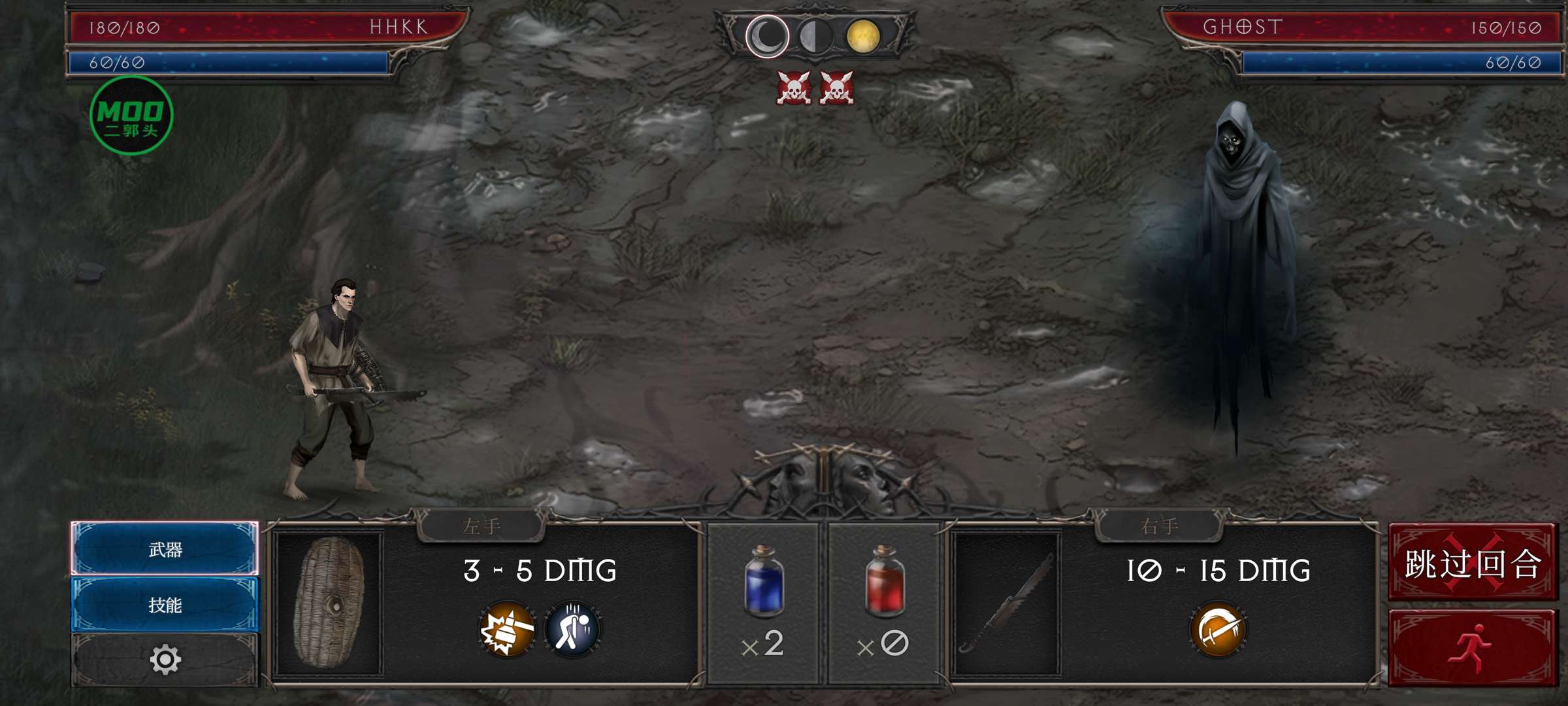Flee battle with the running man button

click(1473, 648)
